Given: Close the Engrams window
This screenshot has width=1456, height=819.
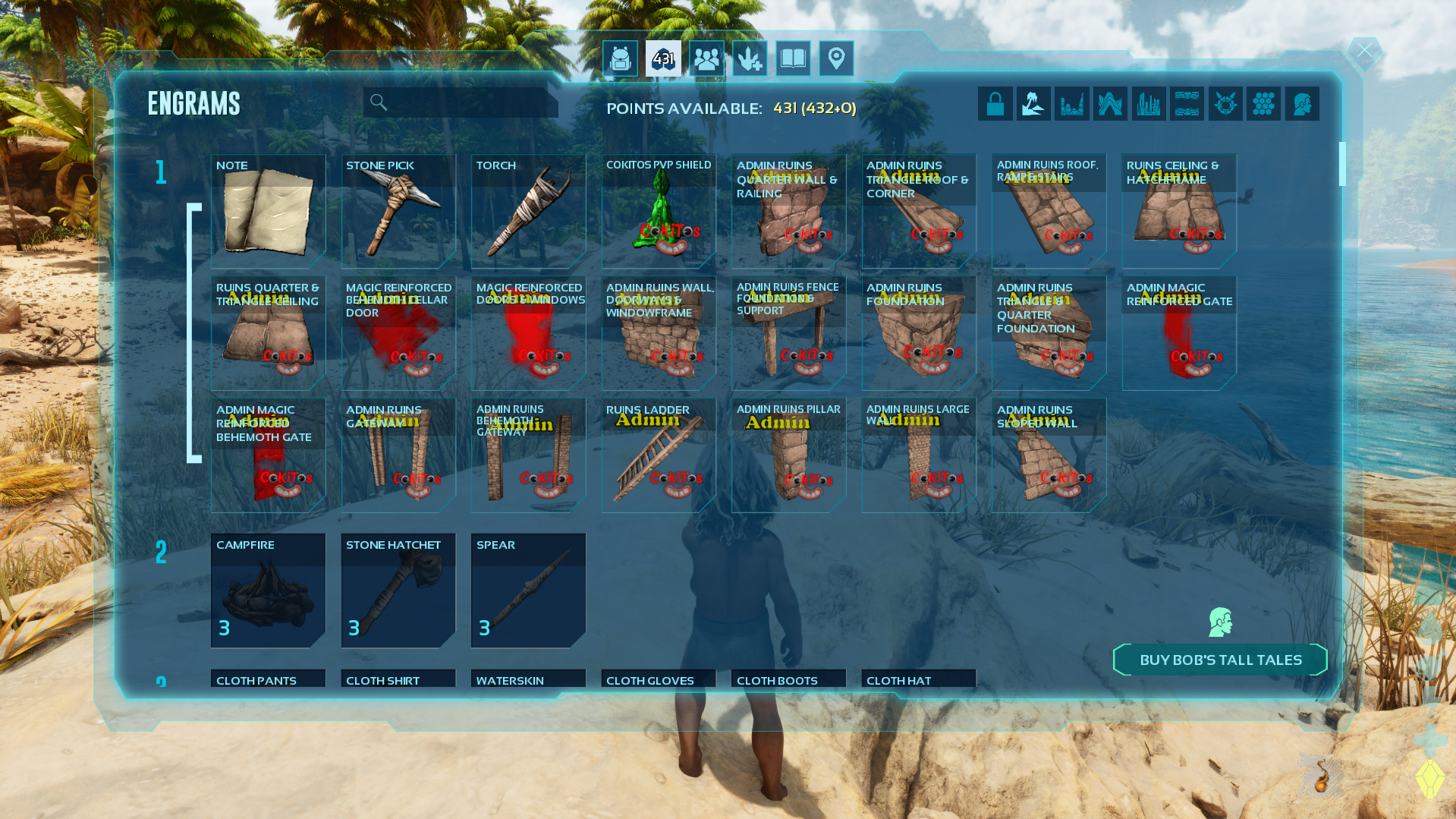Looking at the screenshot, I should point(1364,52).
